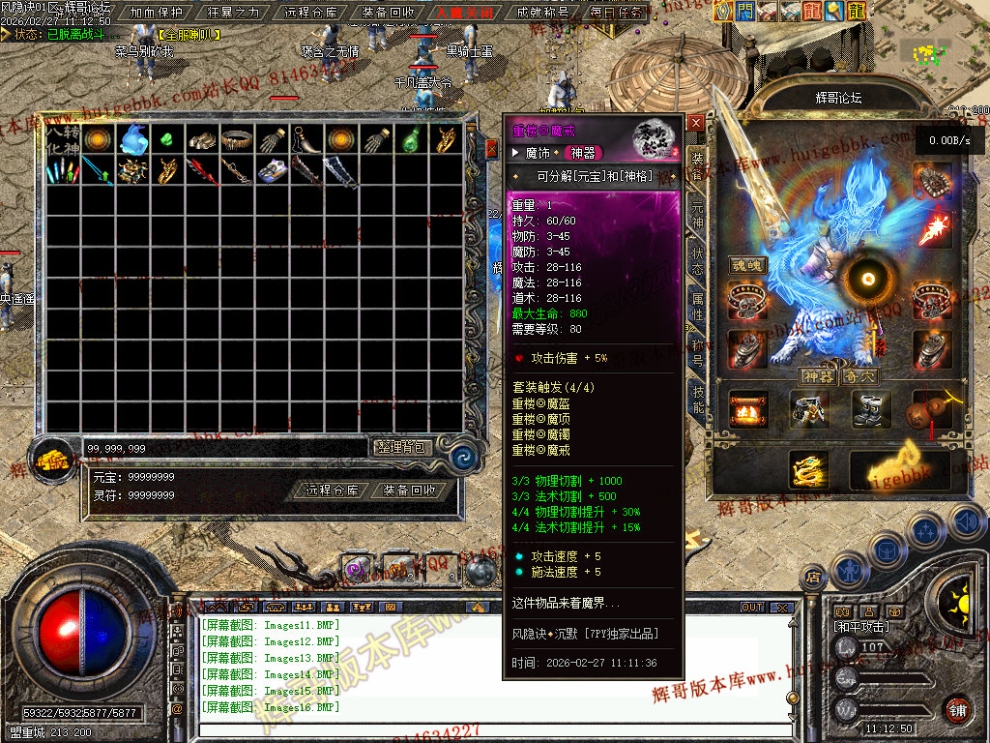Click the 魂魄 button
Image resolution: width=990 pixels, height=743 pixels.
746,266
